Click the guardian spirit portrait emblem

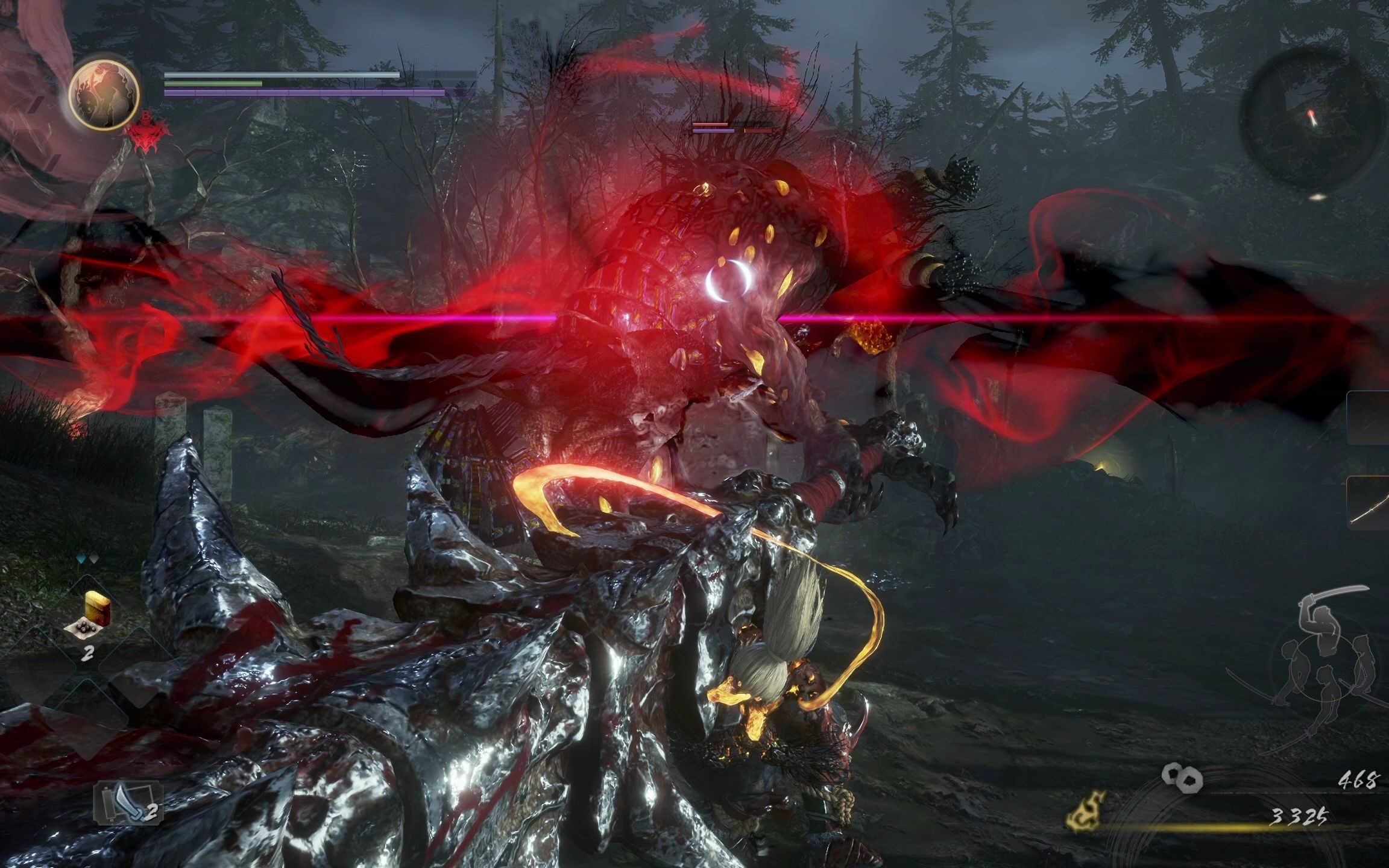pyautogui.click(x=104, y=93)
